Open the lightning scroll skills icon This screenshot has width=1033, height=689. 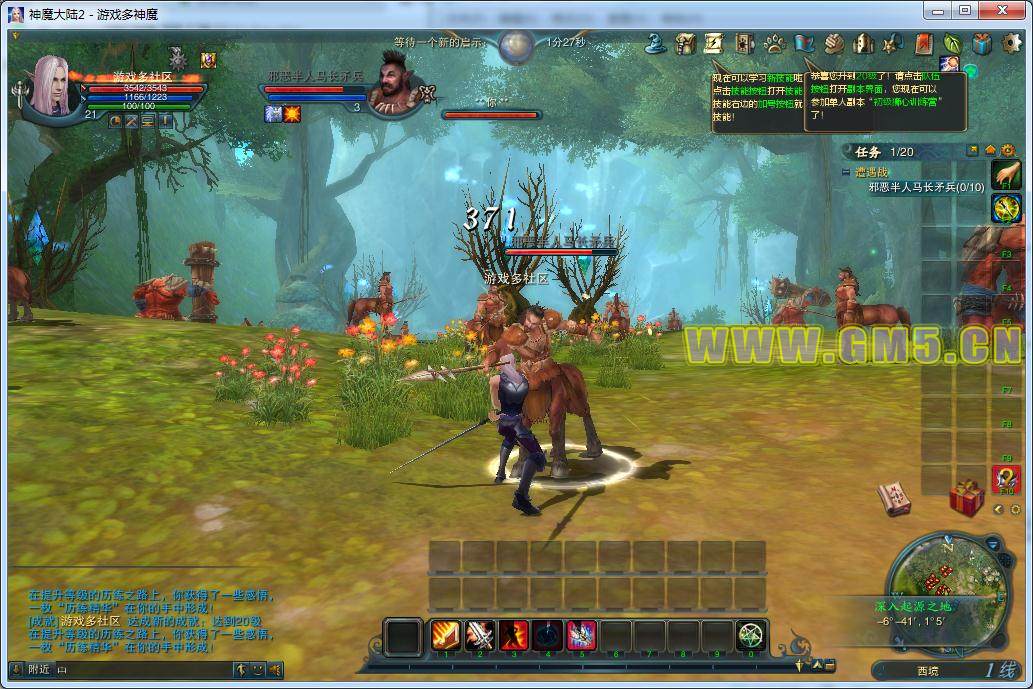(x=715, y=44)
